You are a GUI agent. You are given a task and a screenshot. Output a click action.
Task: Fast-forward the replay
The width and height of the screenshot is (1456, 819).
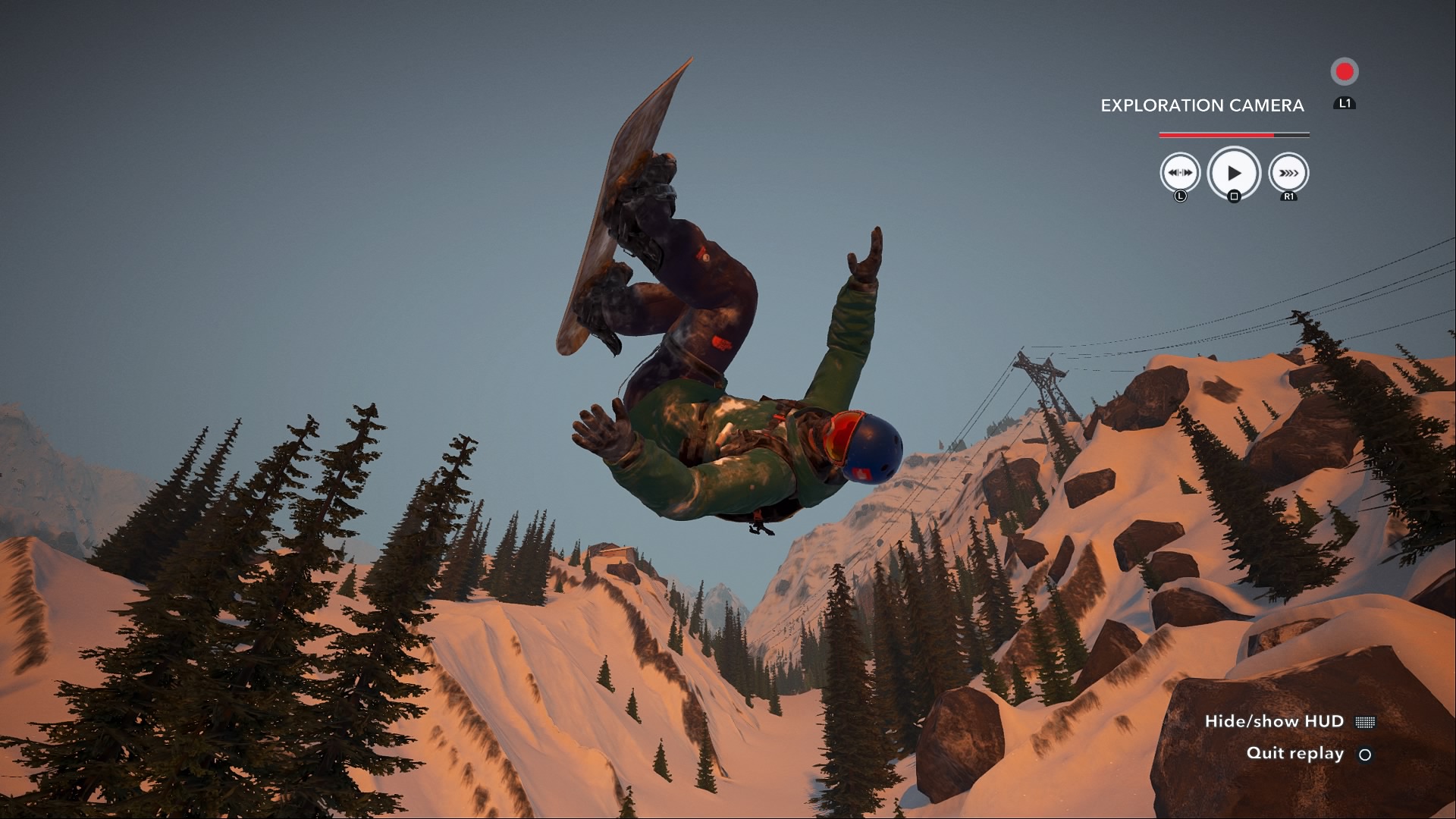pos(1288,173)
